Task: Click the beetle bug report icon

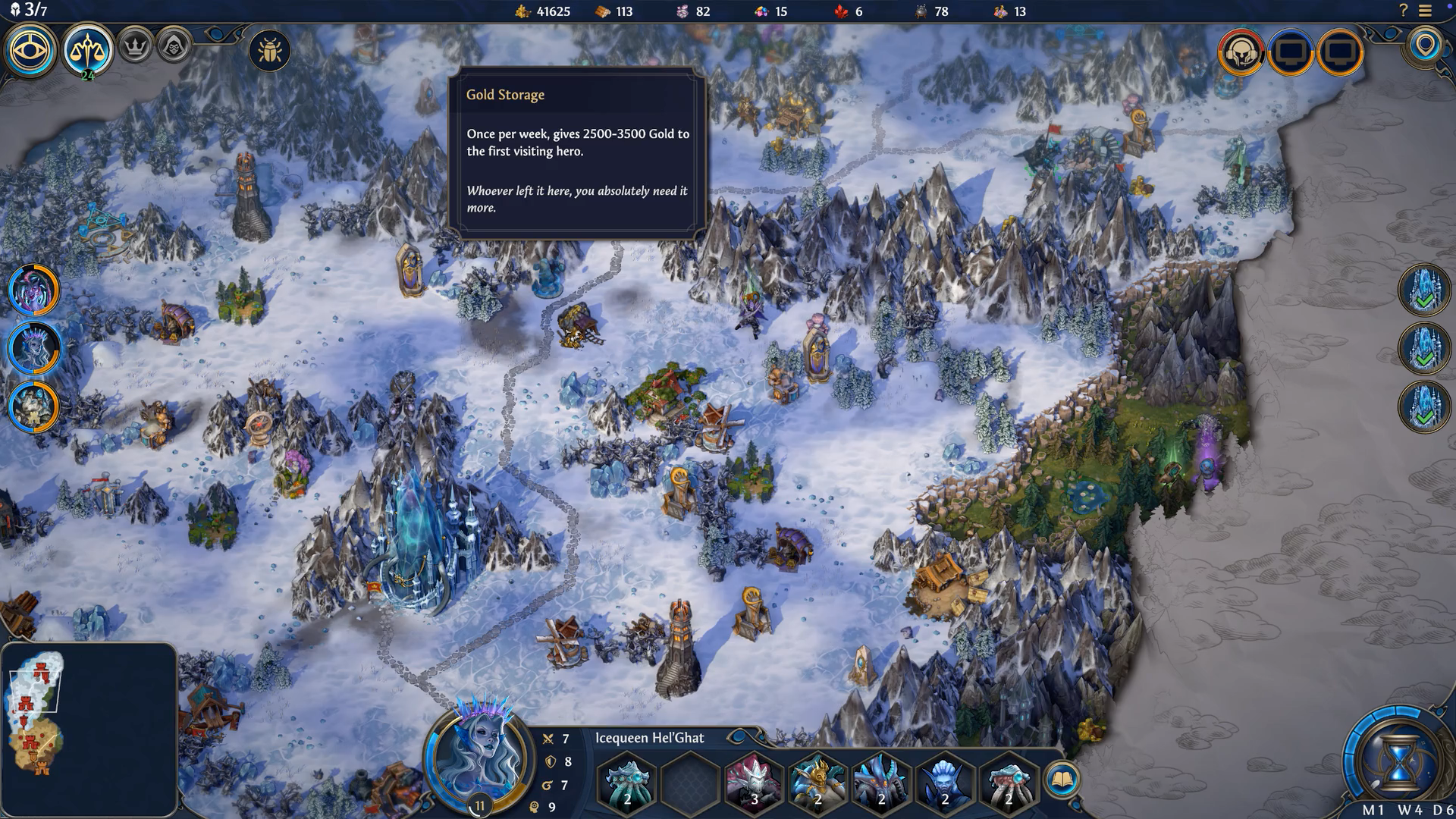Action: pyautogui.click(x=269, y=48)
